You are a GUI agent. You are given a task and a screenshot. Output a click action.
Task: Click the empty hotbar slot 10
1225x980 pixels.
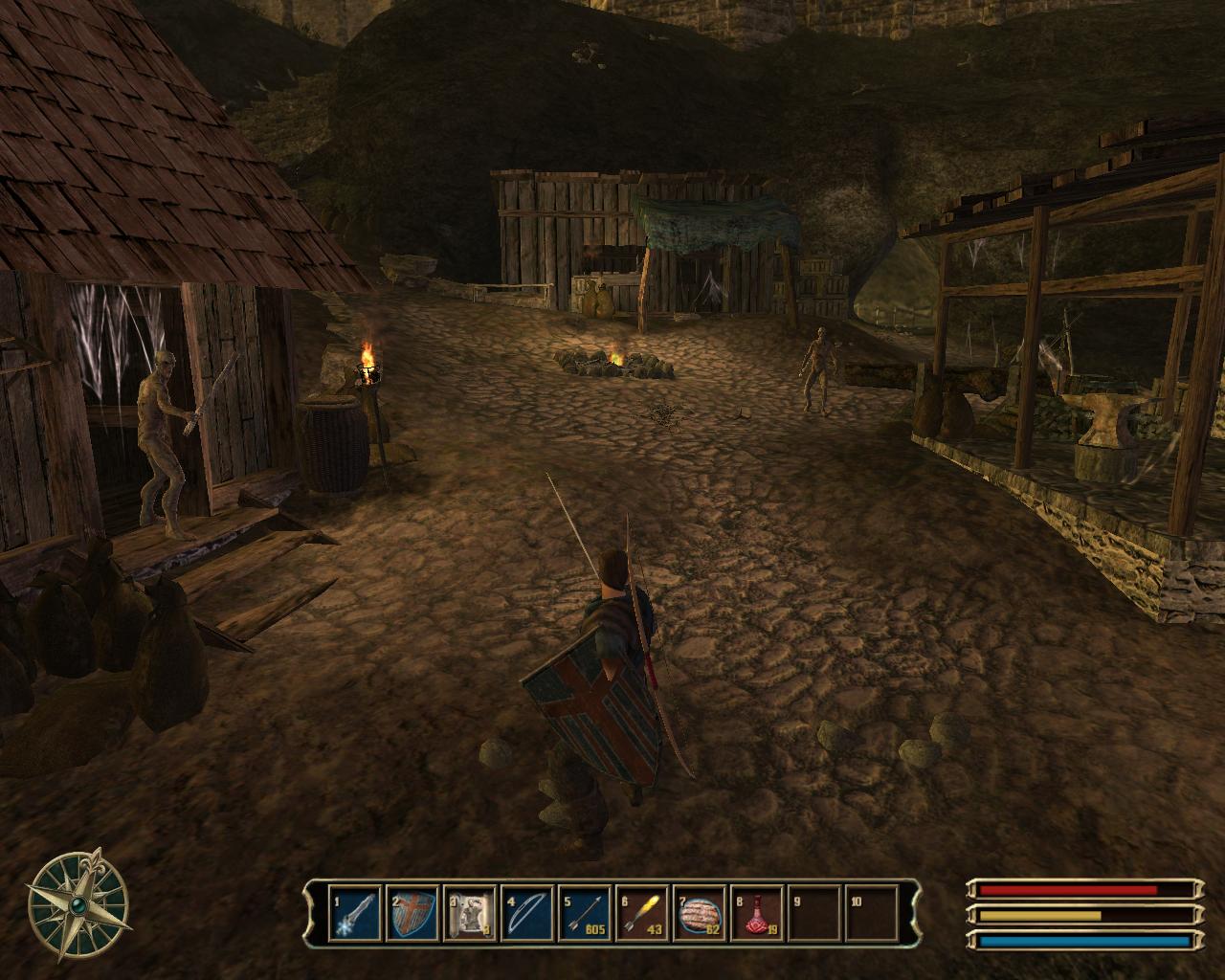coord(872,913)
